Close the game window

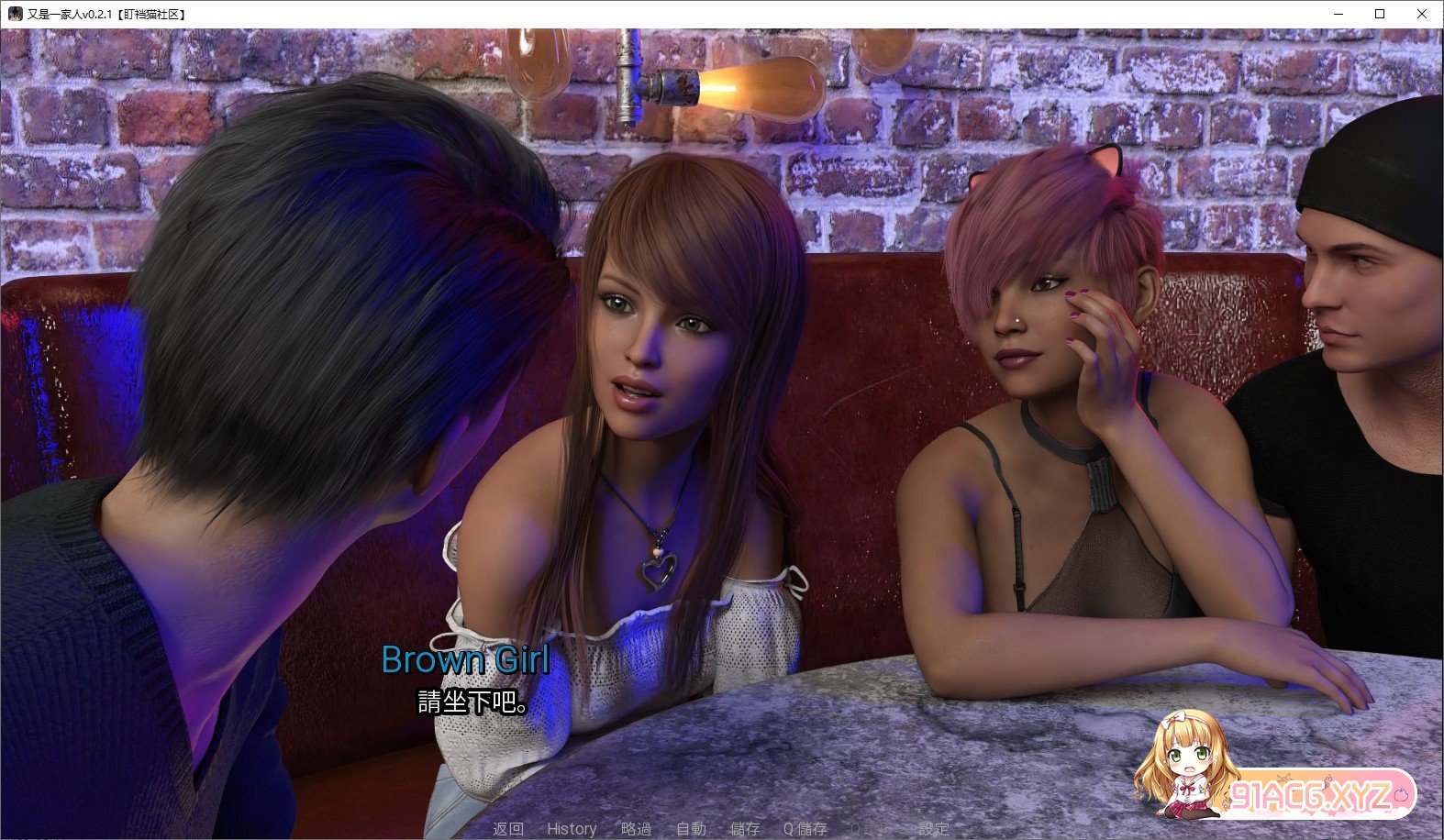tap(1422, 14)
